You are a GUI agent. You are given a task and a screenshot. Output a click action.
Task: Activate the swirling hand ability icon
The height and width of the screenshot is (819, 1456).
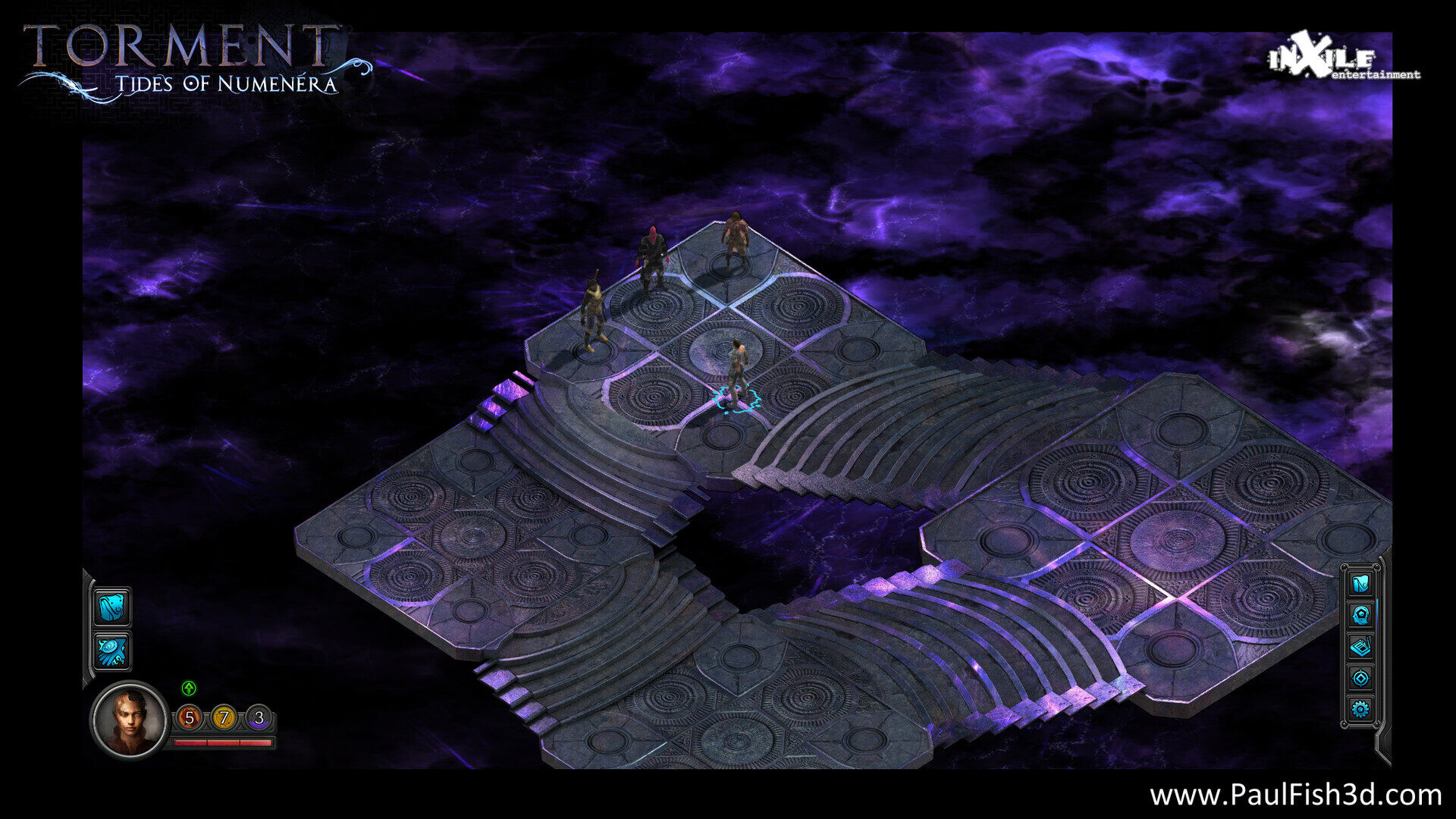click(x=112, y=651)
